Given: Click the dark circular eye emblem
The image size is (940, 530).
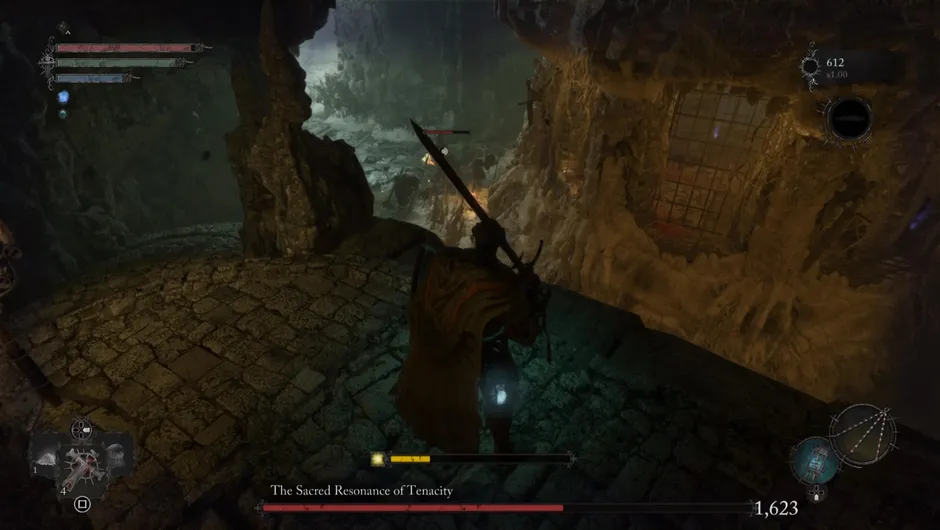Looking at the screenshot, I should click(848, 119).
